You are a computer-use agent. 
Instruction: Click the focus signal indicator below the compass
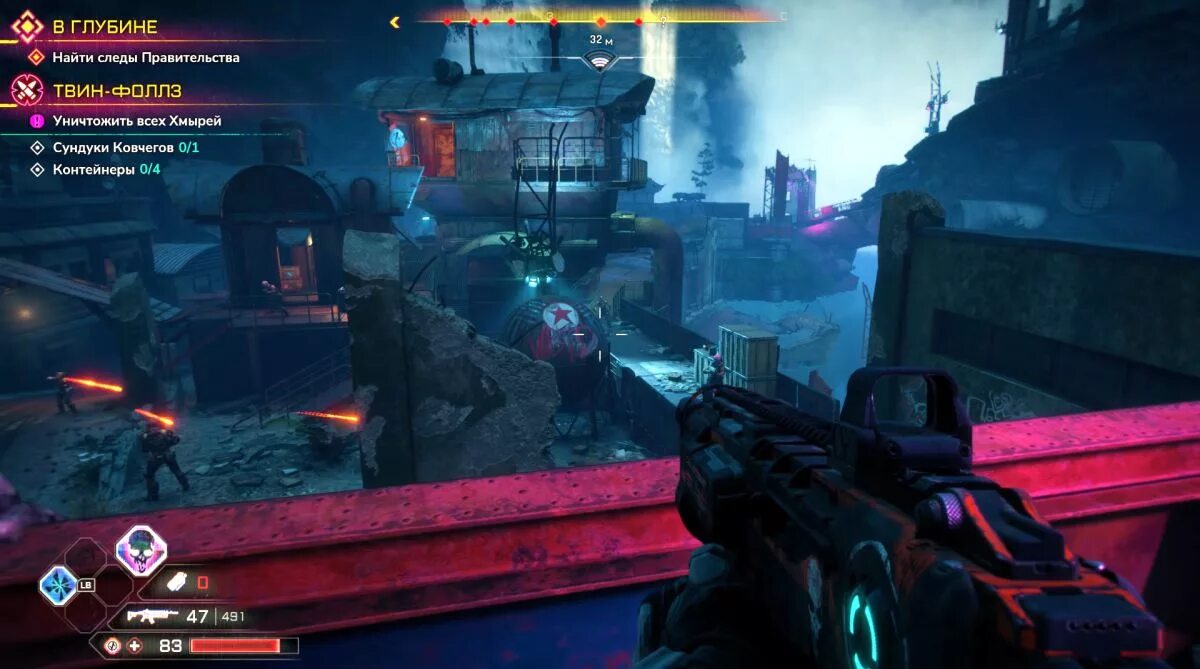pyautogui.click(x=600, y=62)
